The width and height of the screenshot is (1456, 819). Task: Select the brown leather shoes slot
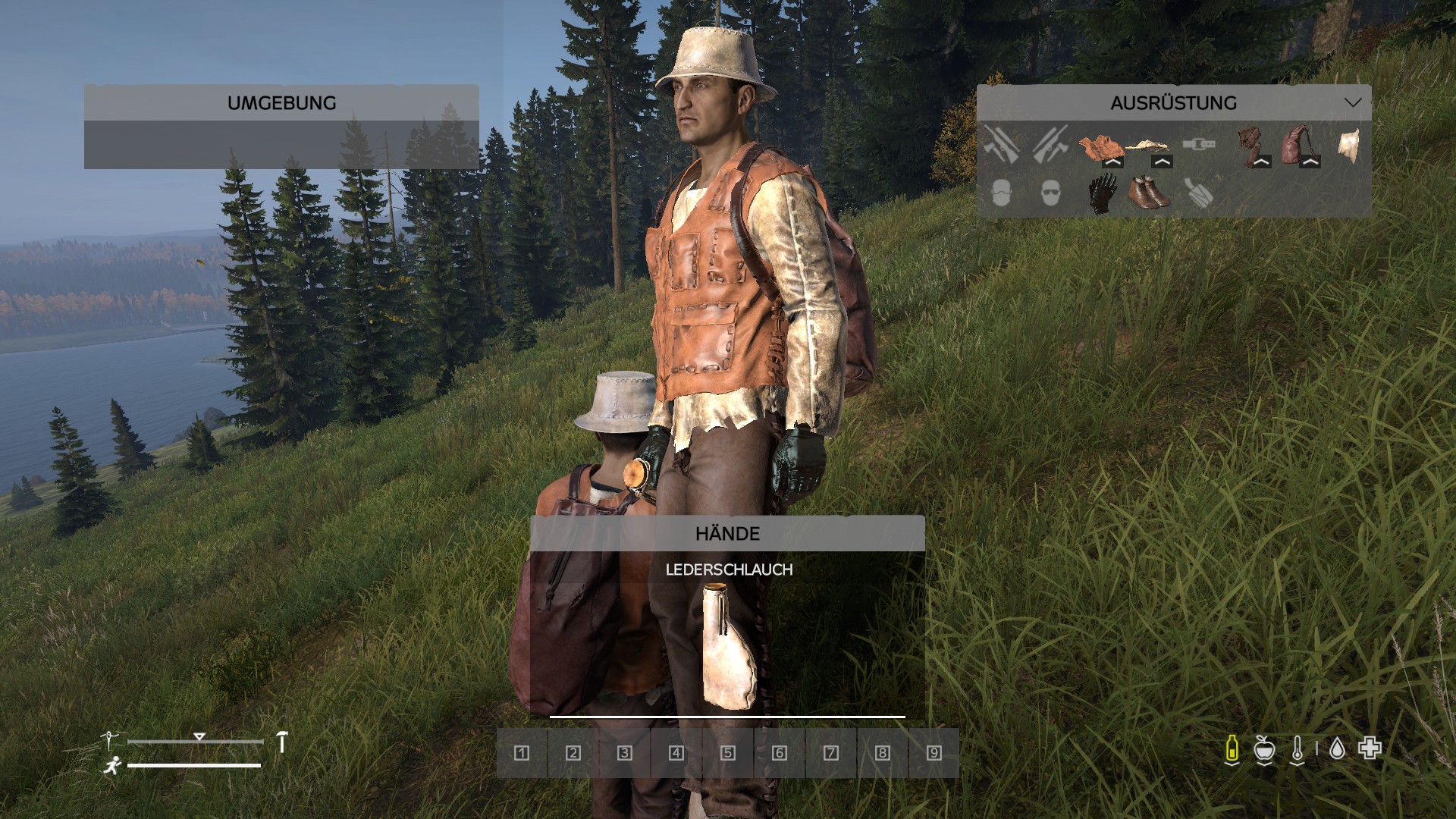click(1149, 193)
